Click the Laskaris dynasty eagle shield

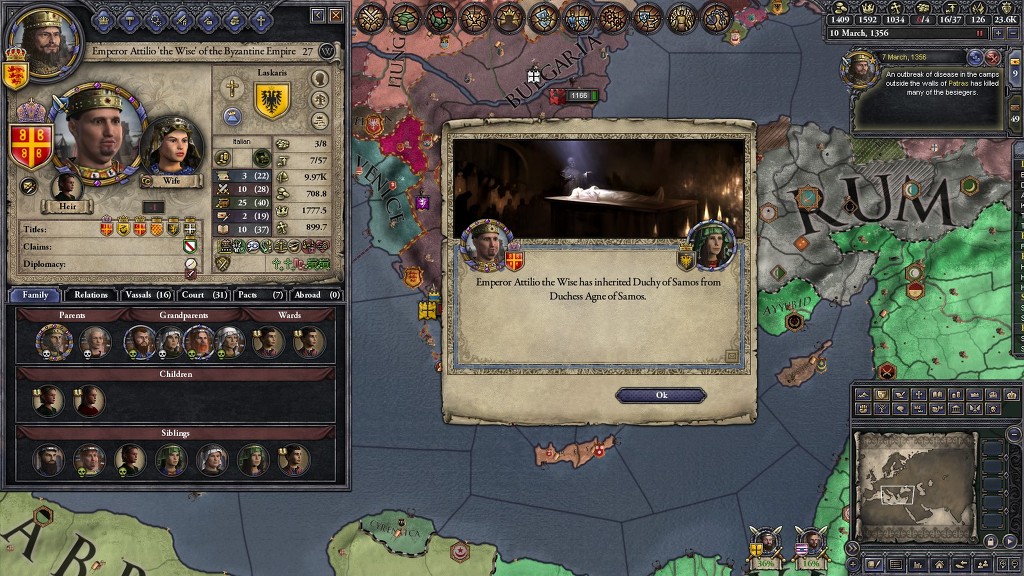273,101
